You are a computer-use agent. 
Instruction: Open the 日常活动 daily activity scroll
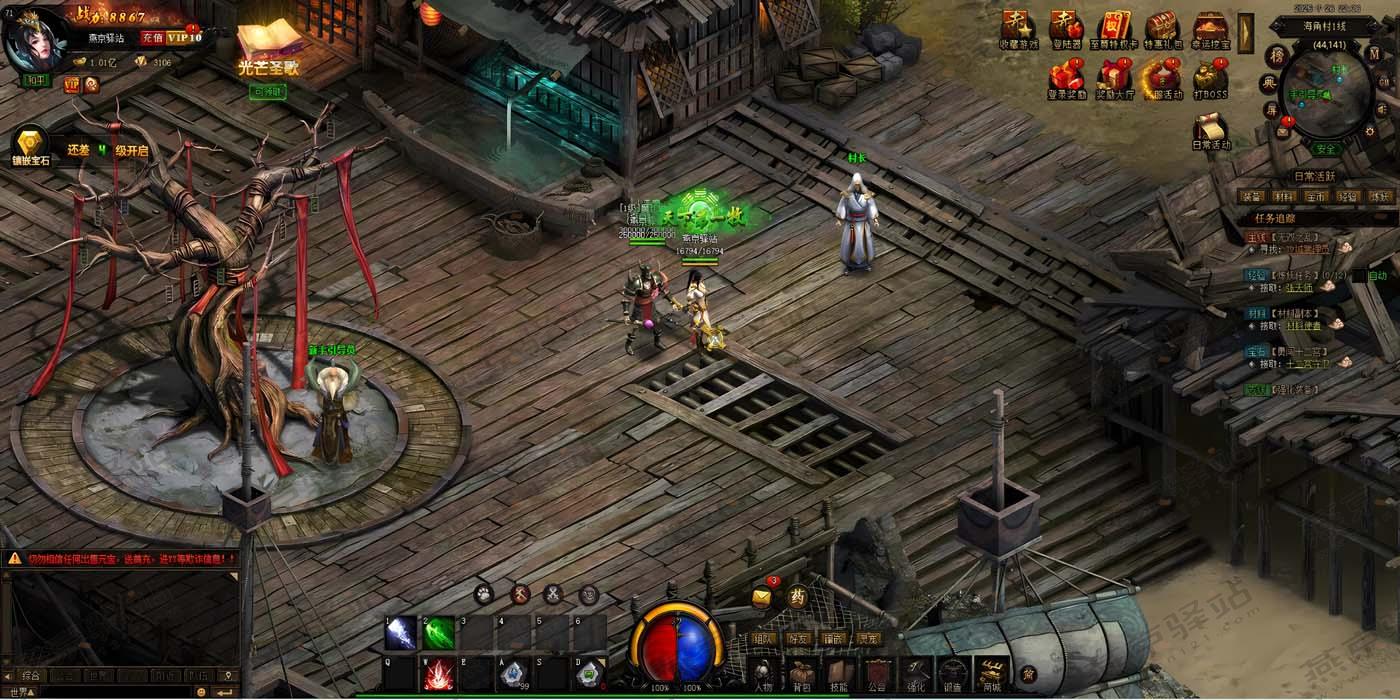coord(1211,130)
